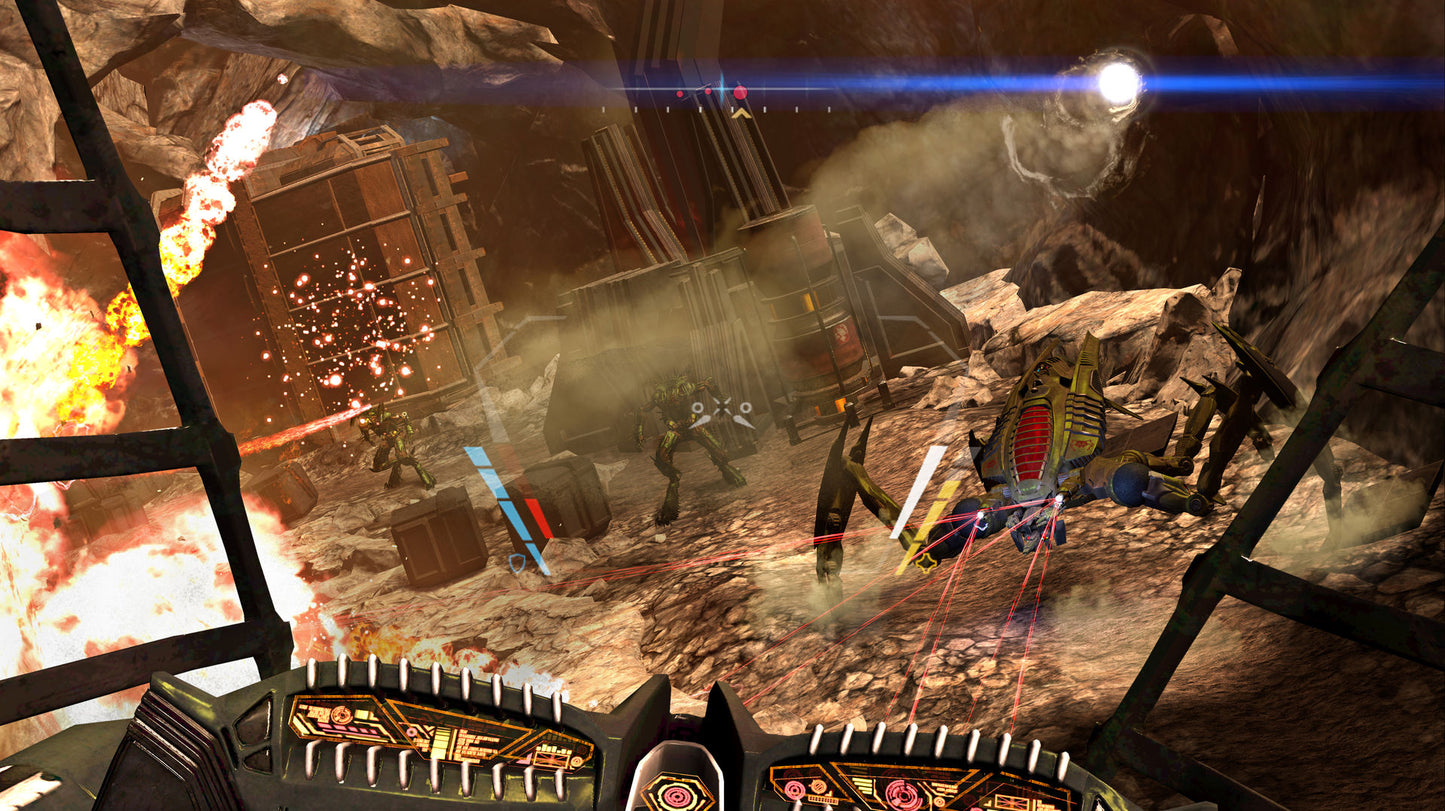Select the large red enemy blip on compass
Image resolution: width=1445 pixels, height=811 pixels.
pyautogui.click(x=740, y=92)
